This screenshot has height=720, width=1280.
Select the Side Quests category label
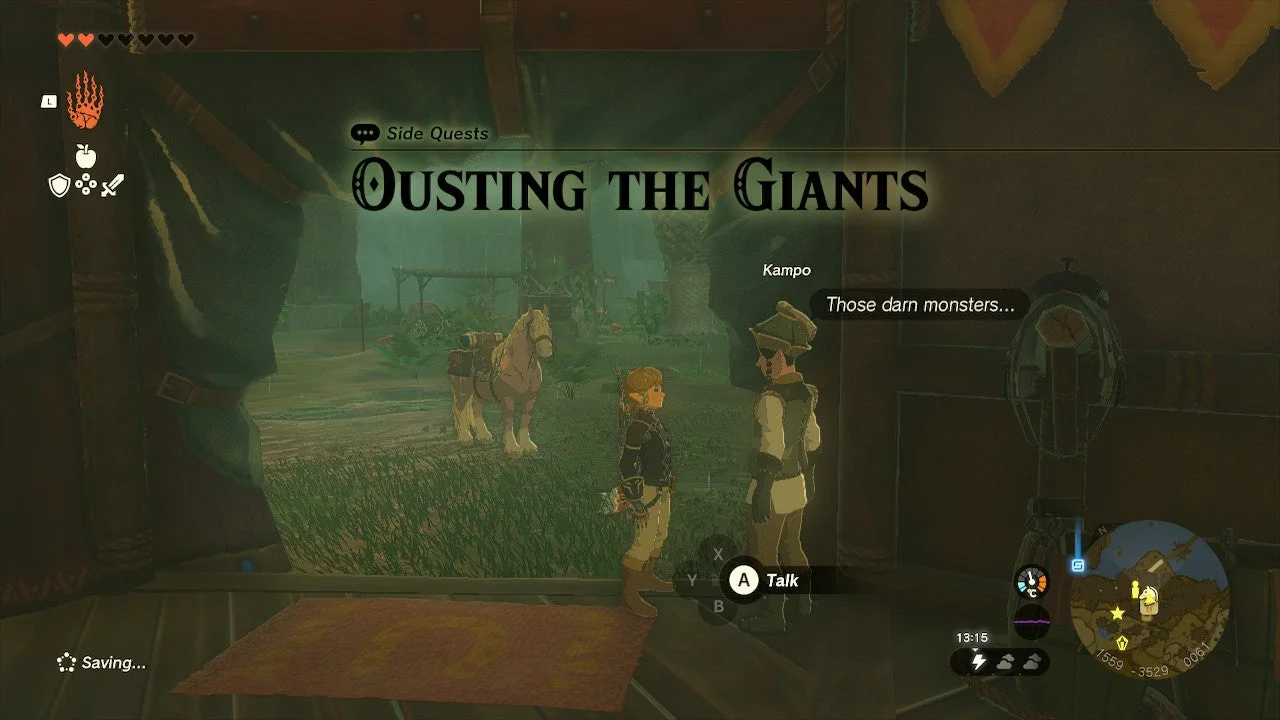(x=437, y=133)
